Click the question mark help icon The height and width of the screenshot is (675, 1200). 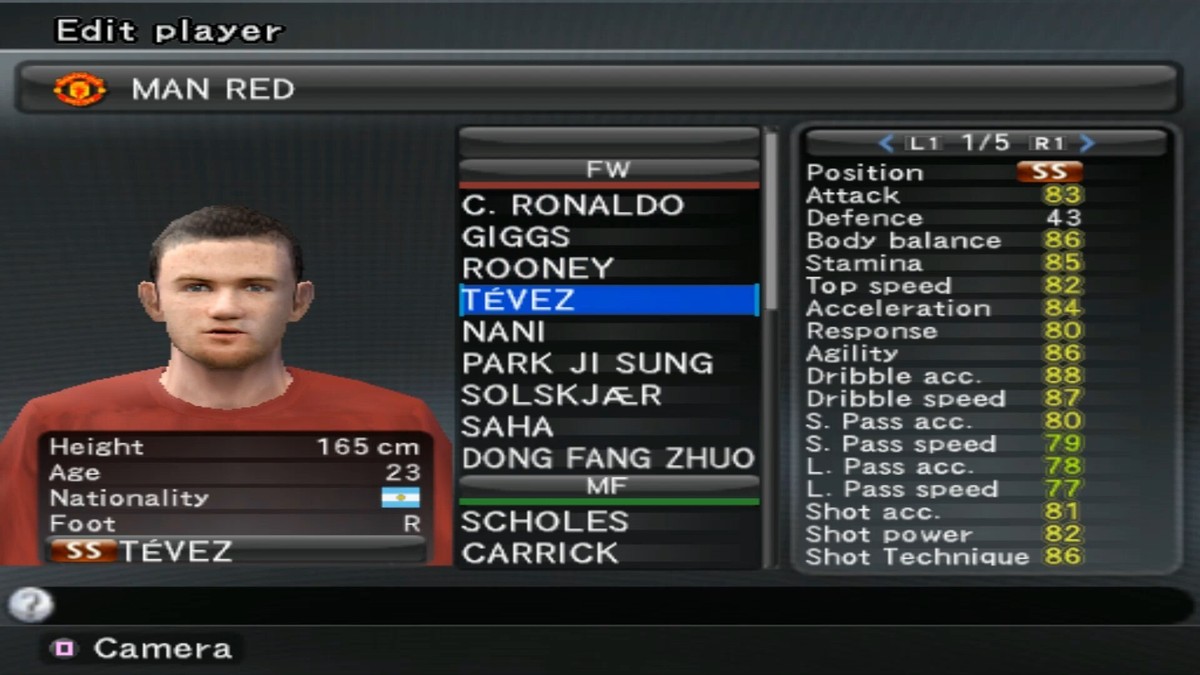coord(30,603)
